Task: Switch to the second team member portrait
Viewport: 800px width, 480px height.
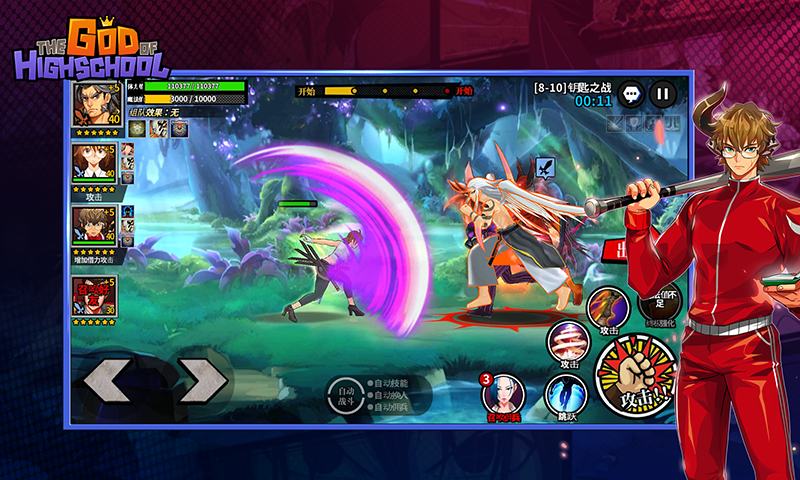Action: 95,164
